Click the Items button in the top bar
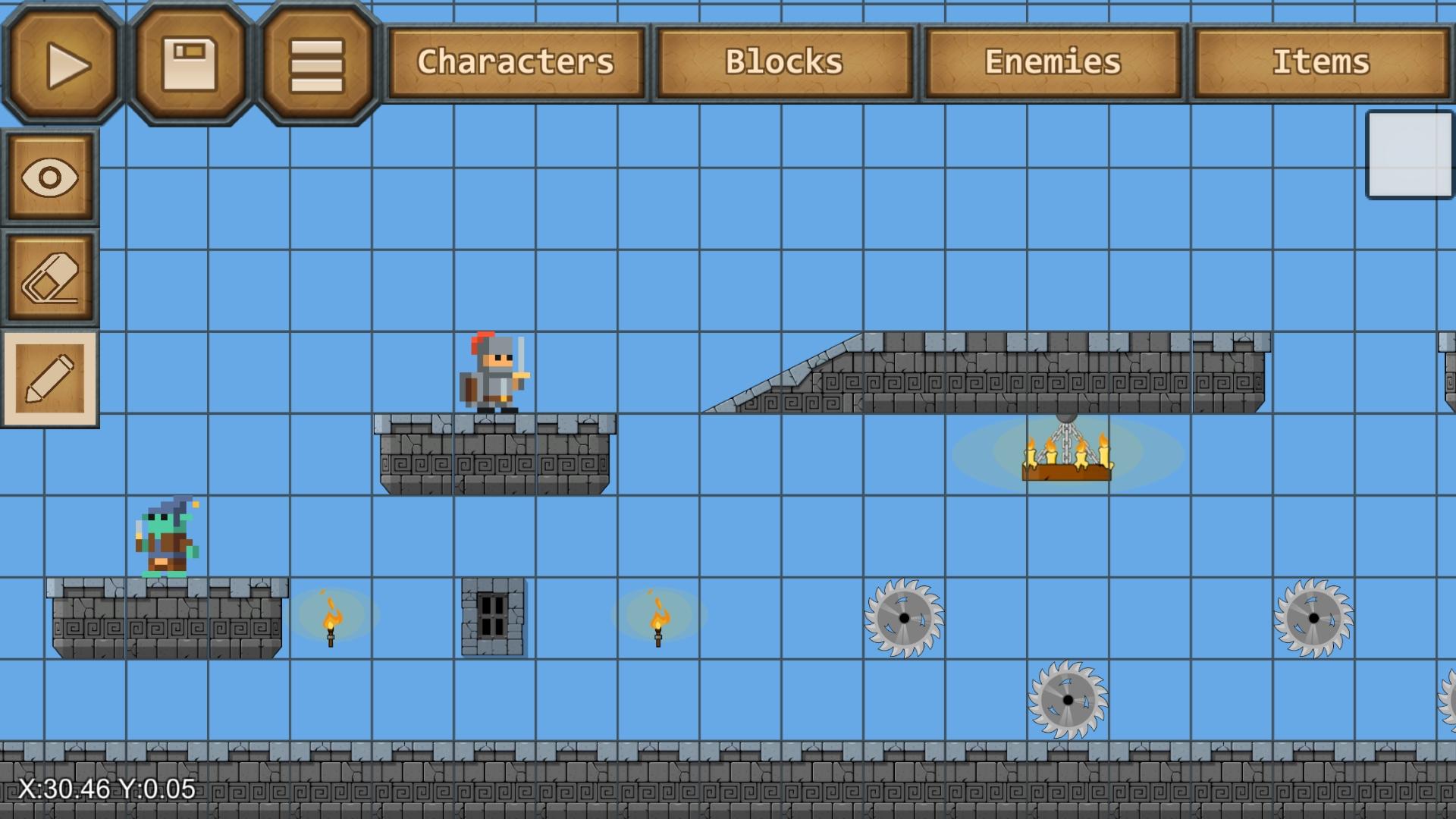The width and height of the screenshot is (1456, 819). pyautogui.click(x=1323, y=62)
